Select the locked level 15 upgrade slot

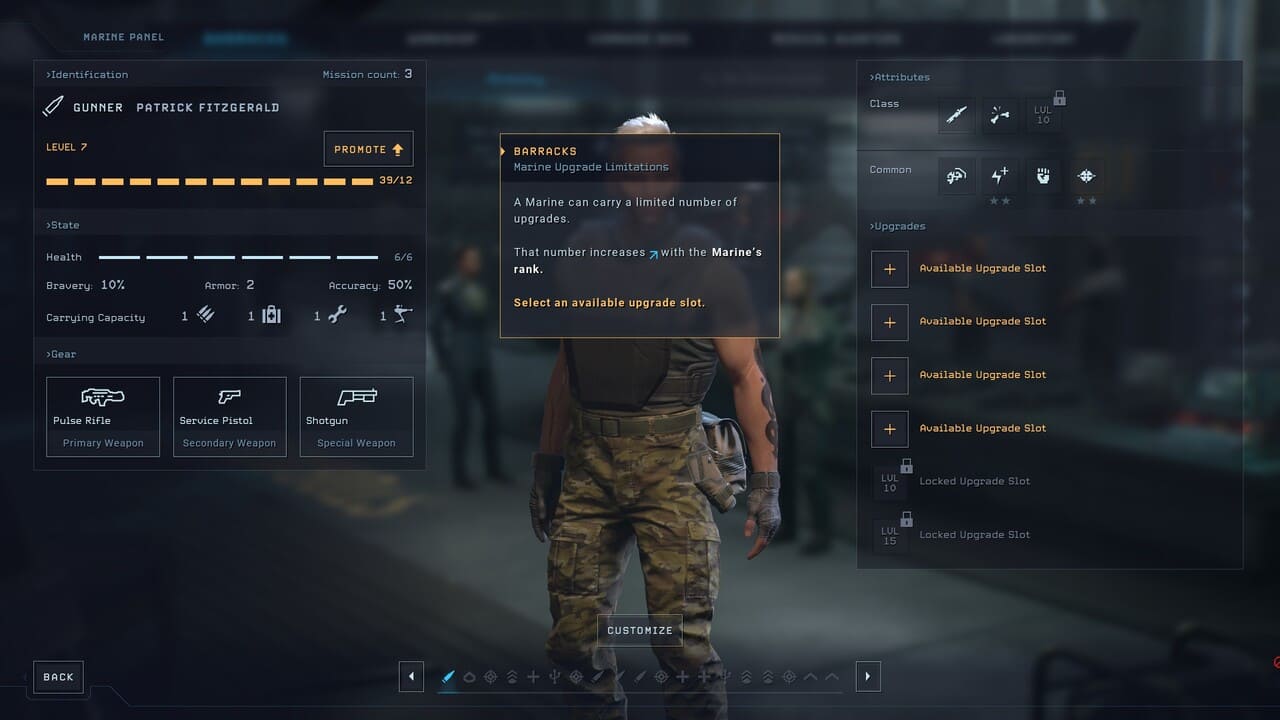tap(890, 535)
